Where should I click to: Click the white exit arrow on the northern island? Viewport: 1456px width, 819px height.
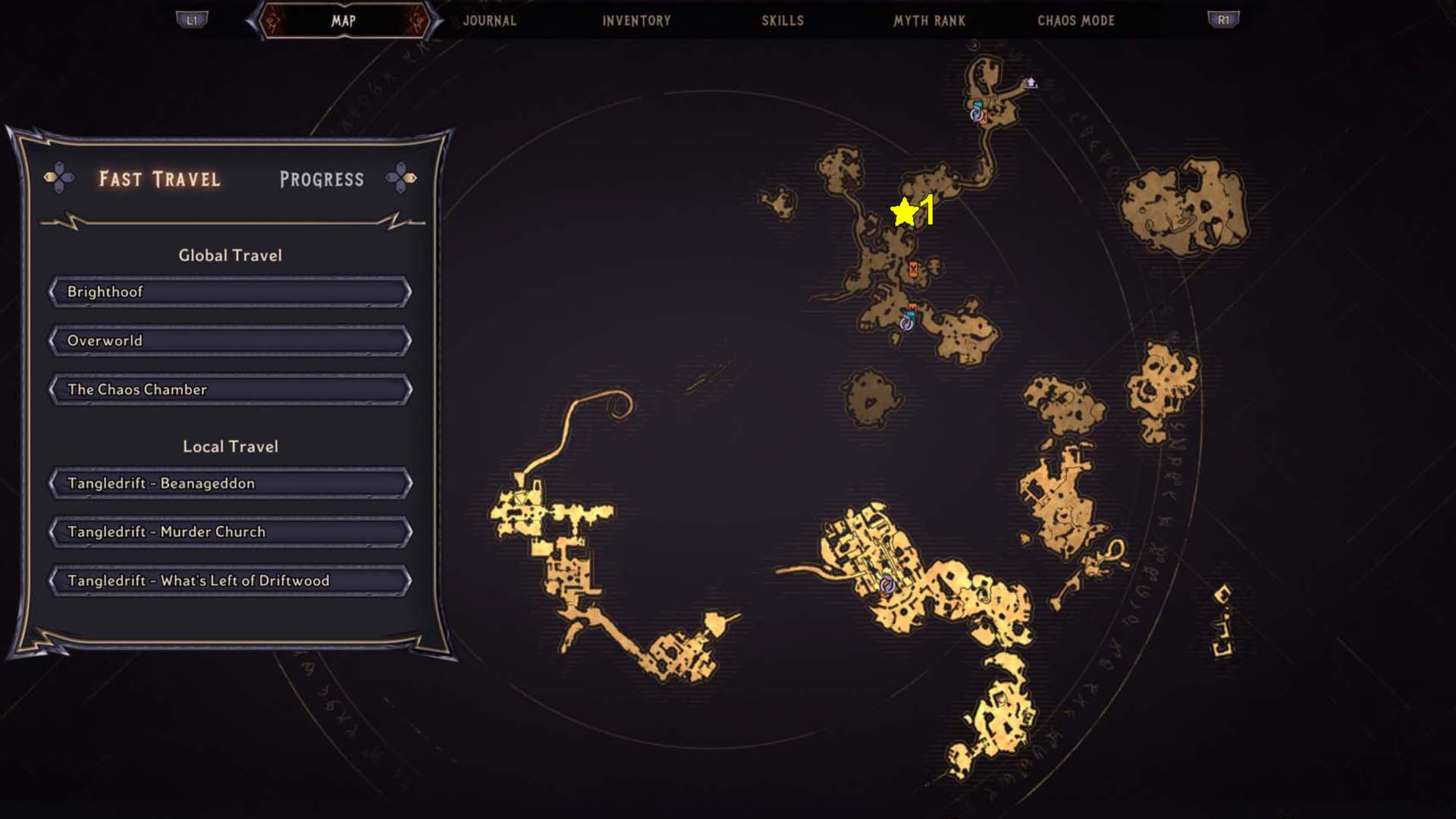(1031, 83)
